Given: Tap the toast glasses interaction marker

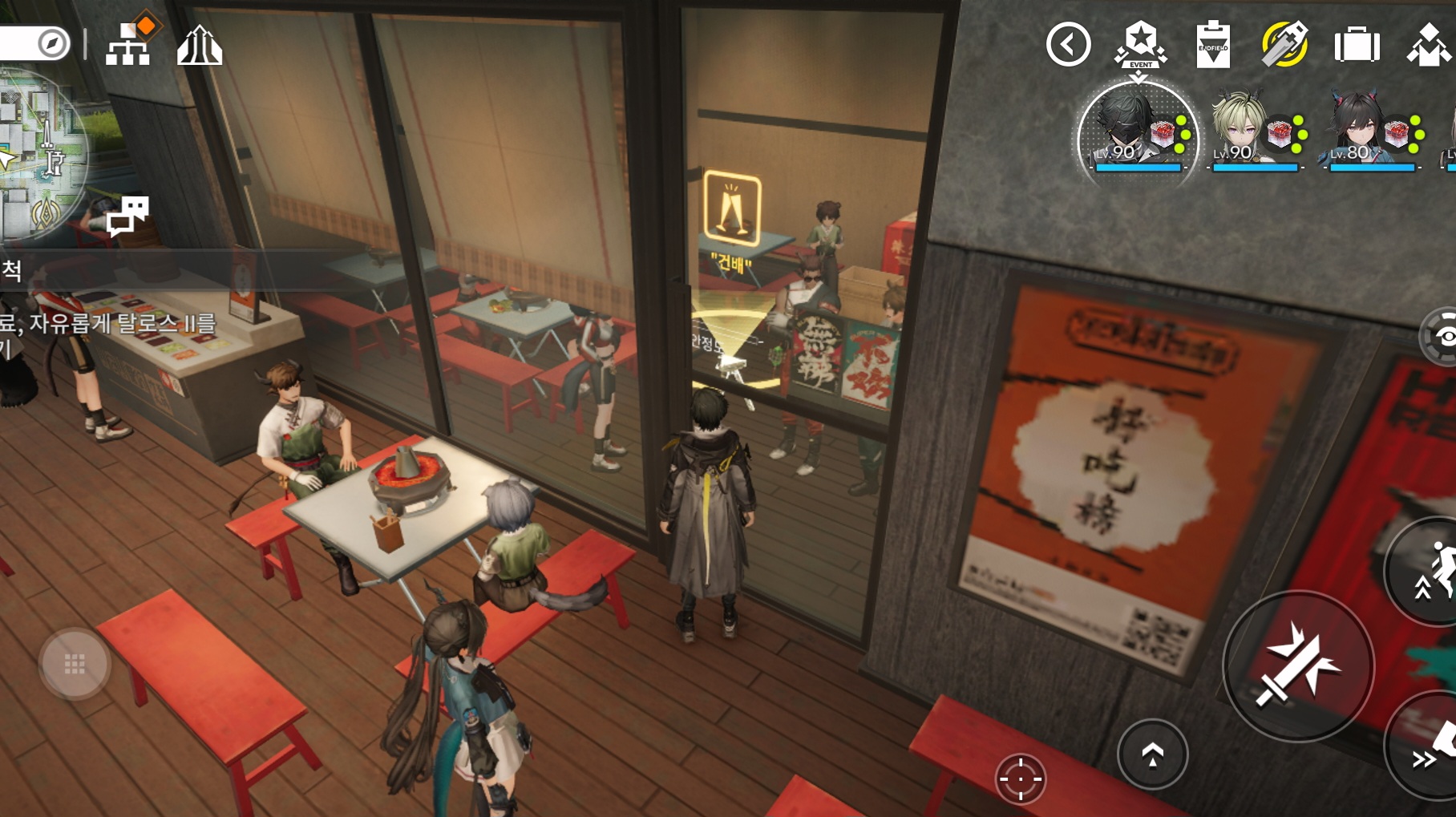Looking at the screenshot, I should point(731,208).
